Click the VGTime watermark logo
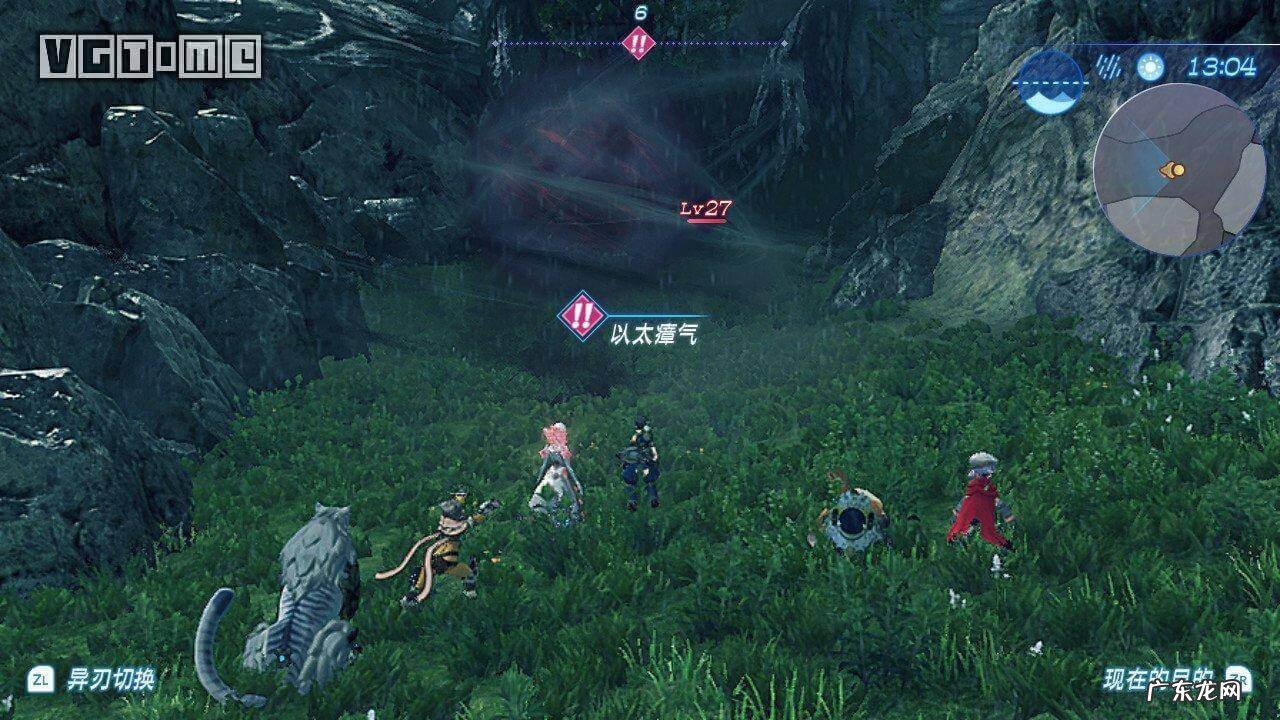 [x=150, y=56]
